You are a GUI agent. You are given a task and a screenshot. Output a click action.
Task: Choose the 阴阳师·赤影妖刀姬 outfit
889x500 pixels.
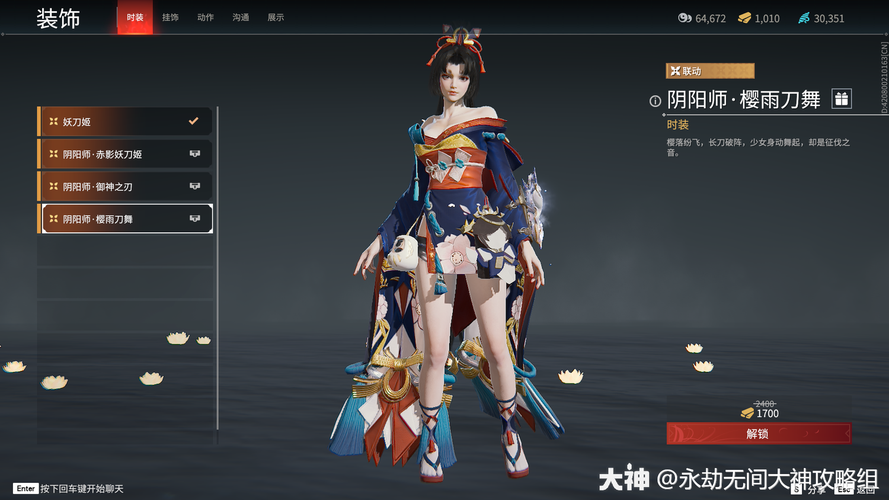126,154
